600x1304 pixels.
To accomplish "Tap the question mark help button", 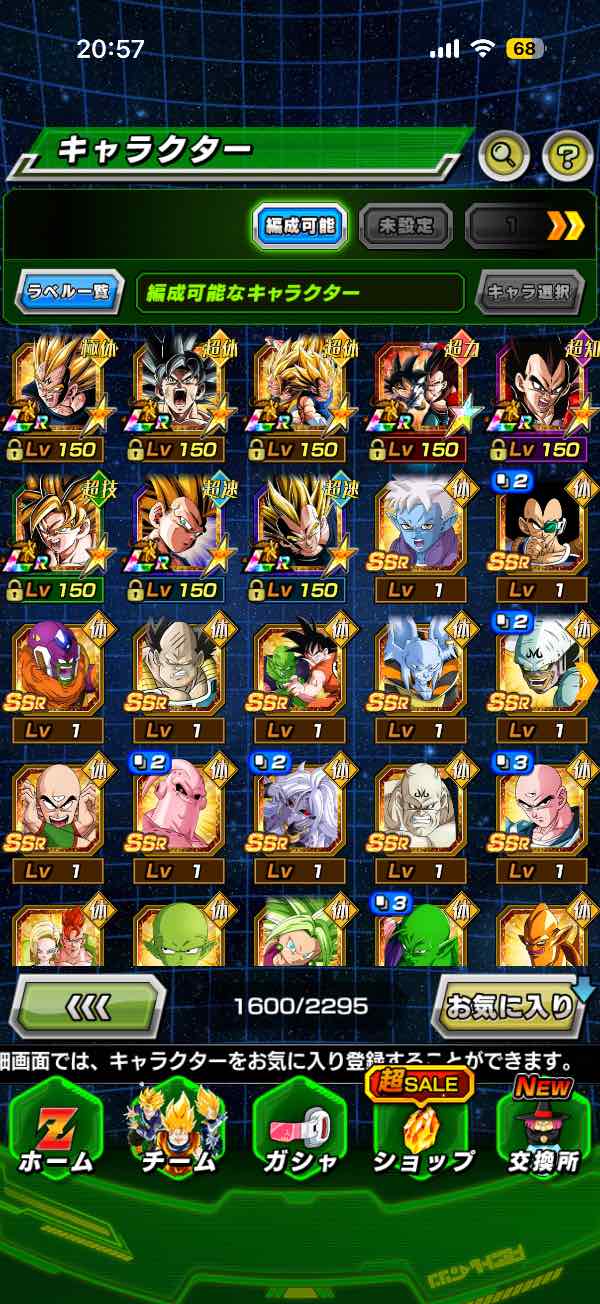I will [x=567, y=154].
